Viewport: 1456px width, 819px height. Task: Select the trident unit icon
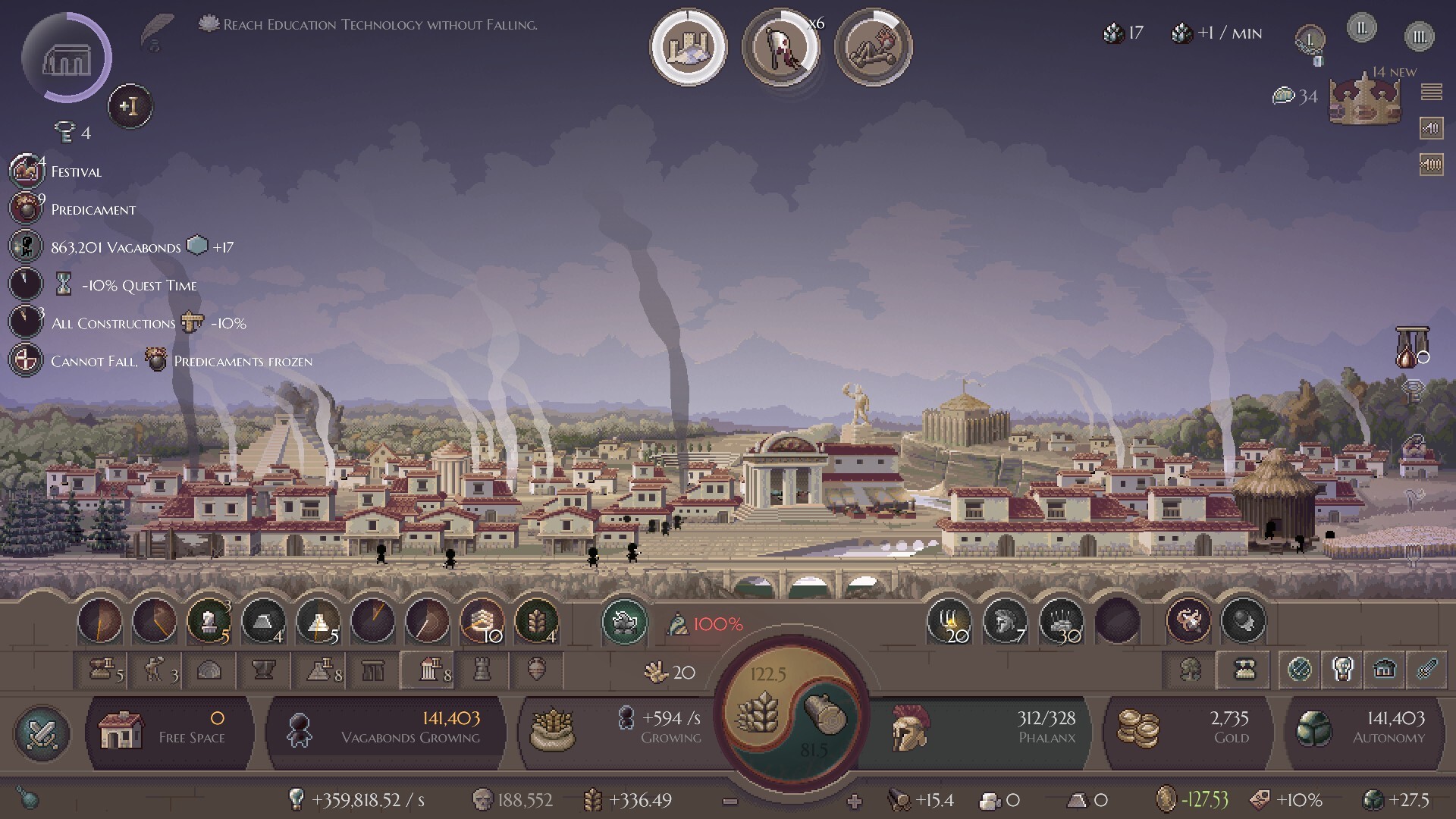pyautogui.click(x=952, y=622)
